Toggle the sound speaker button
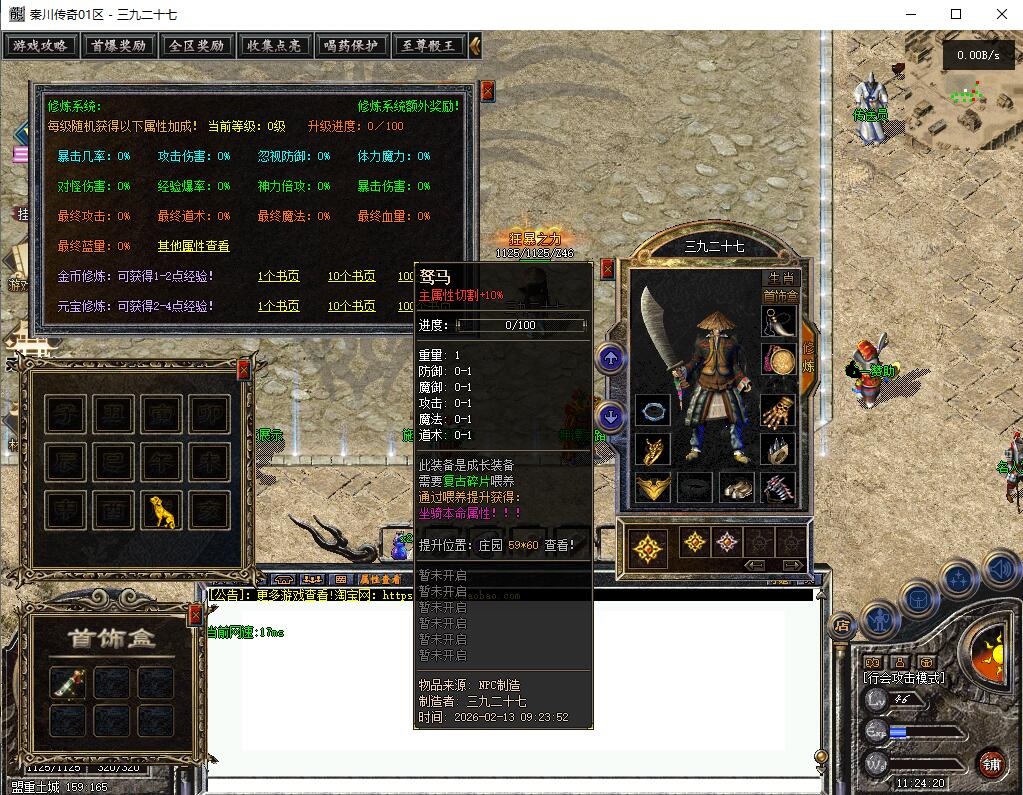Image resolution: width=1023 pixels, height=795 pixels. tap(1001, 570)
